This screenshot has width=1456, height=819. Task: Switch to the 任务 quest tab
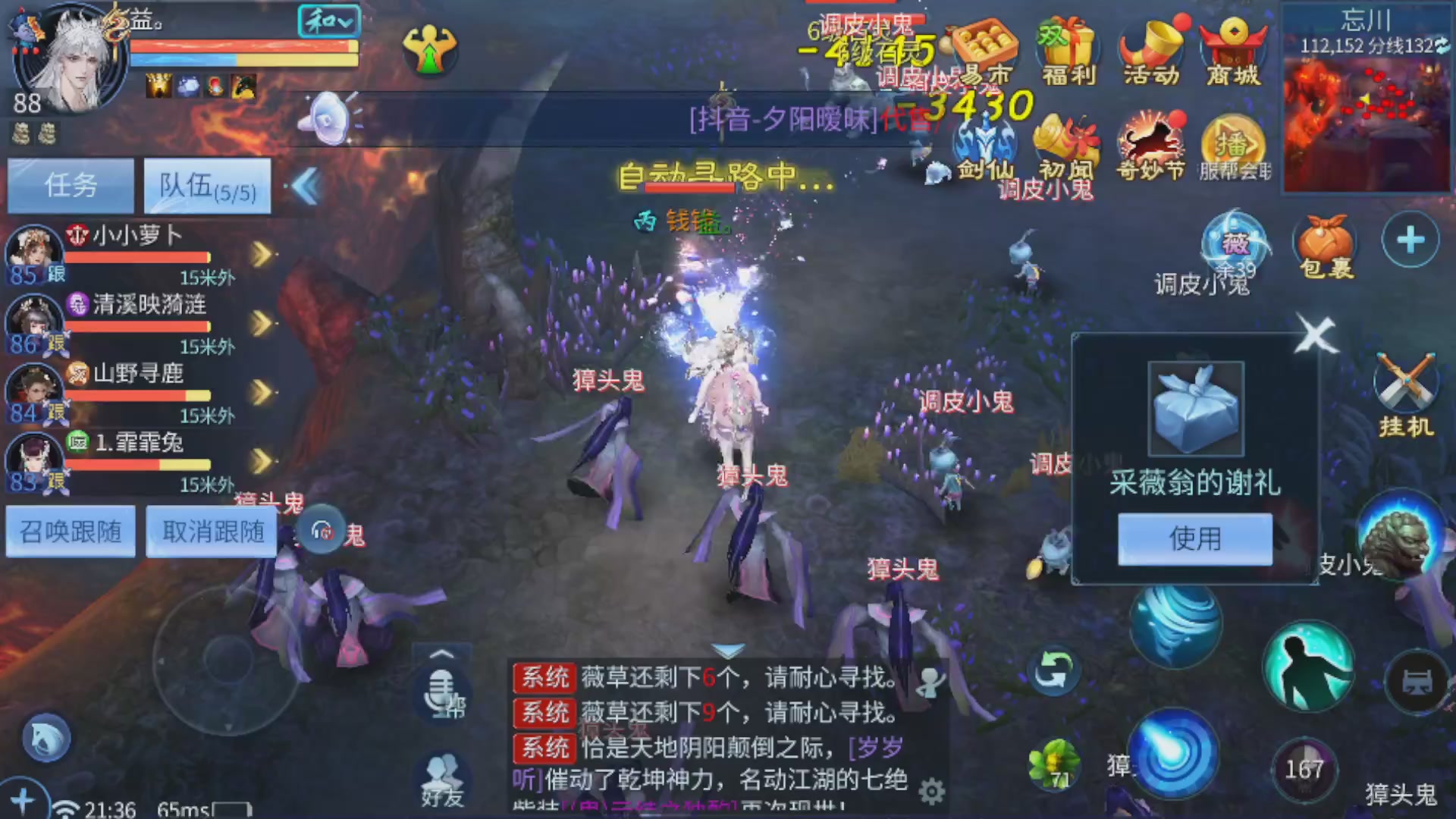(x=69, y=186)
